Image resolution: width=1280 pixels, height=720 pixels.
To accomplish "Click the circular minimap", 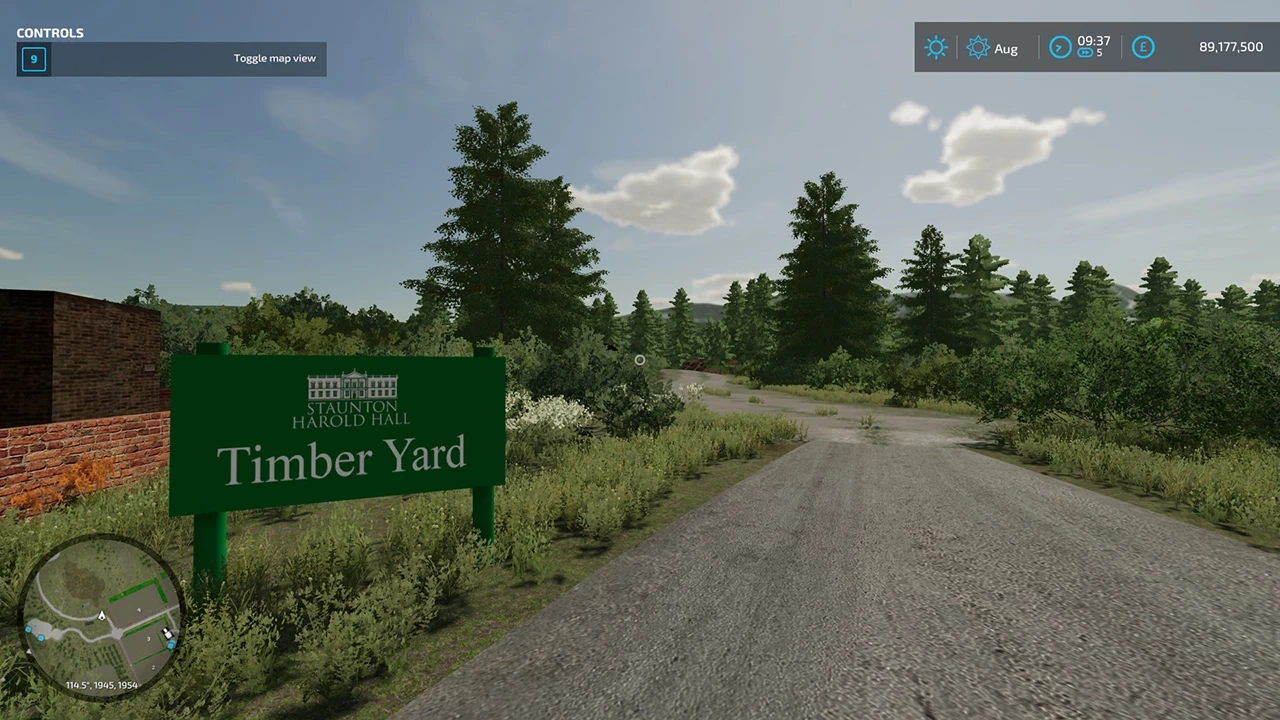I will [102, 616].
